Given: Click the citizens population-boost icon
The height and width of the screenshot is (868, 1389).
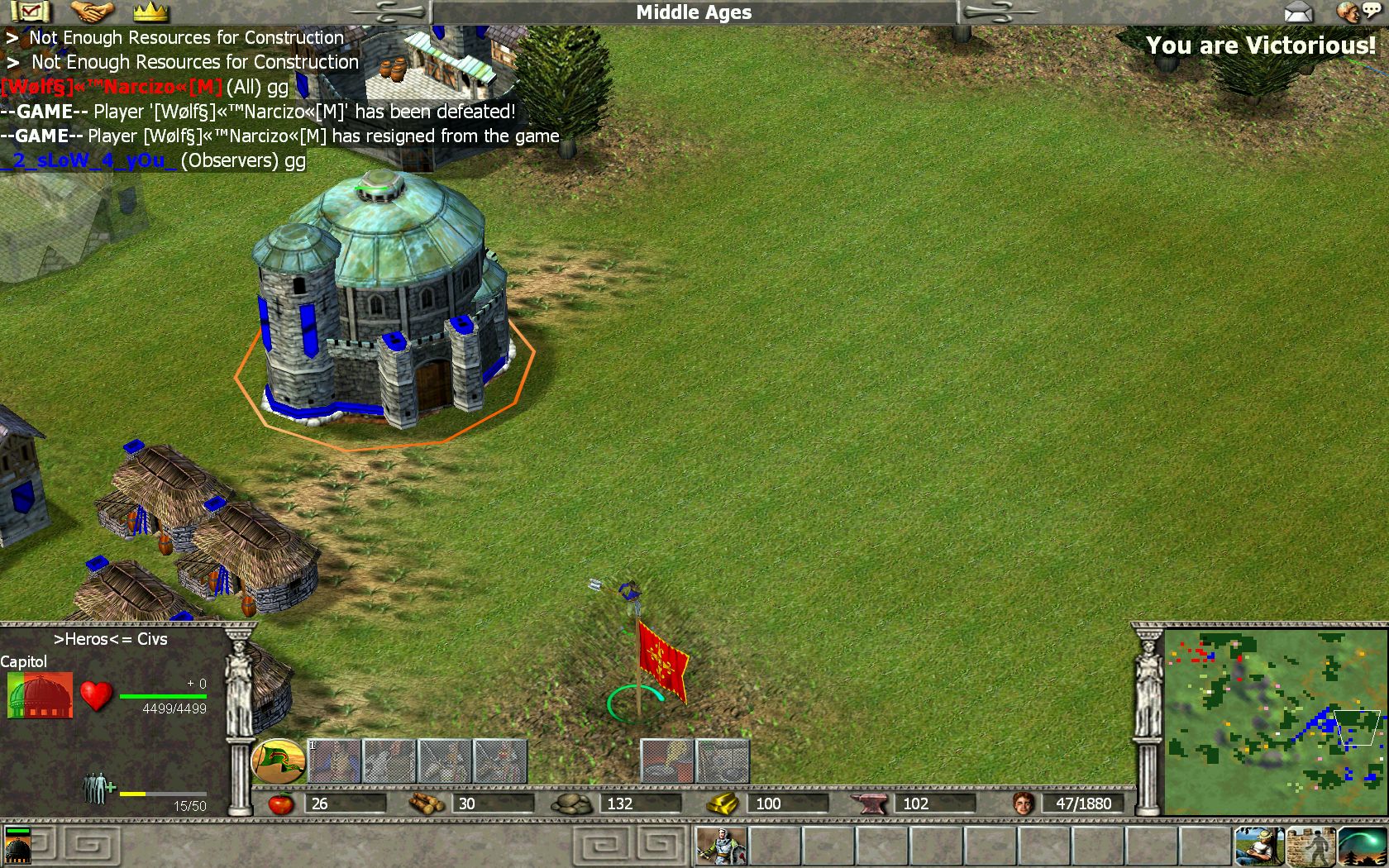Looking at the screenshot, I should click(x=98, y=788).
